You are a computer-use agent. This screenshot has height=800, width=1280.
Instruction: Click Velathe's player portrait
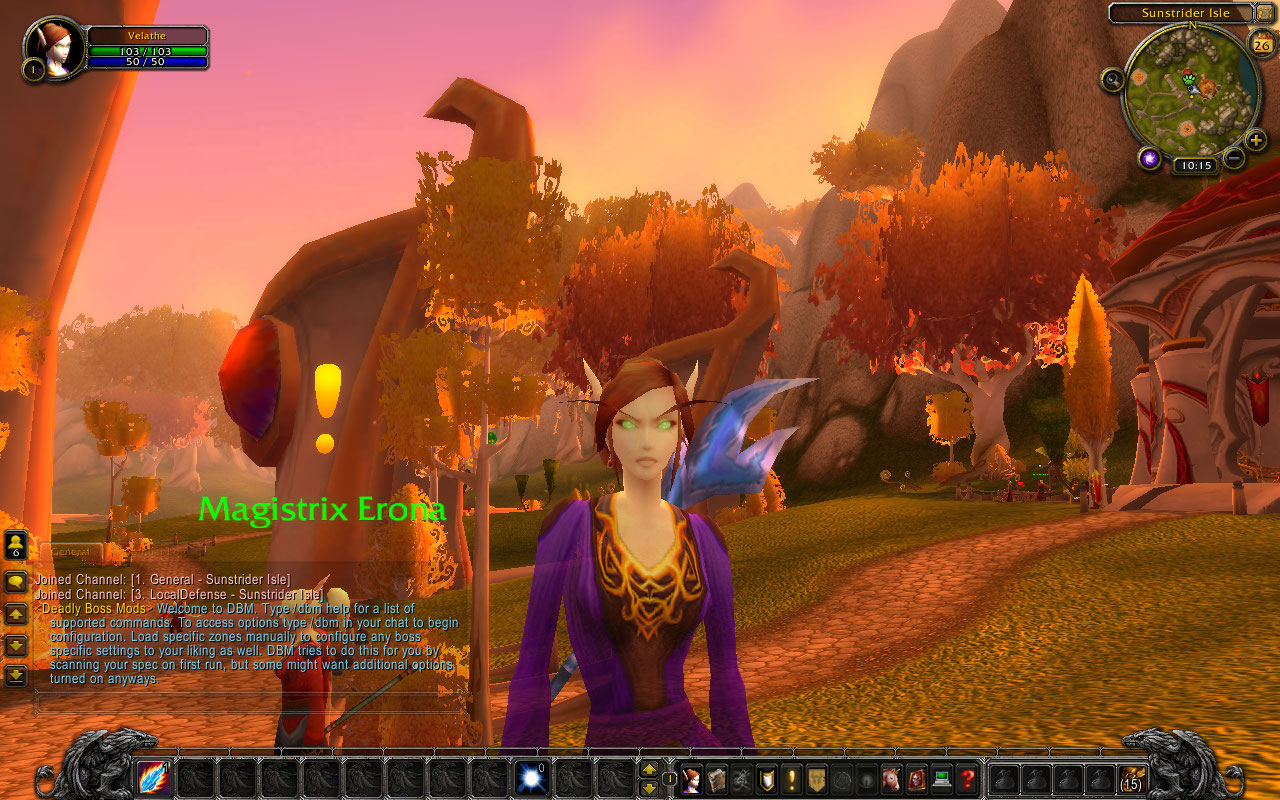pyautogui.click(x=56, y=46)
